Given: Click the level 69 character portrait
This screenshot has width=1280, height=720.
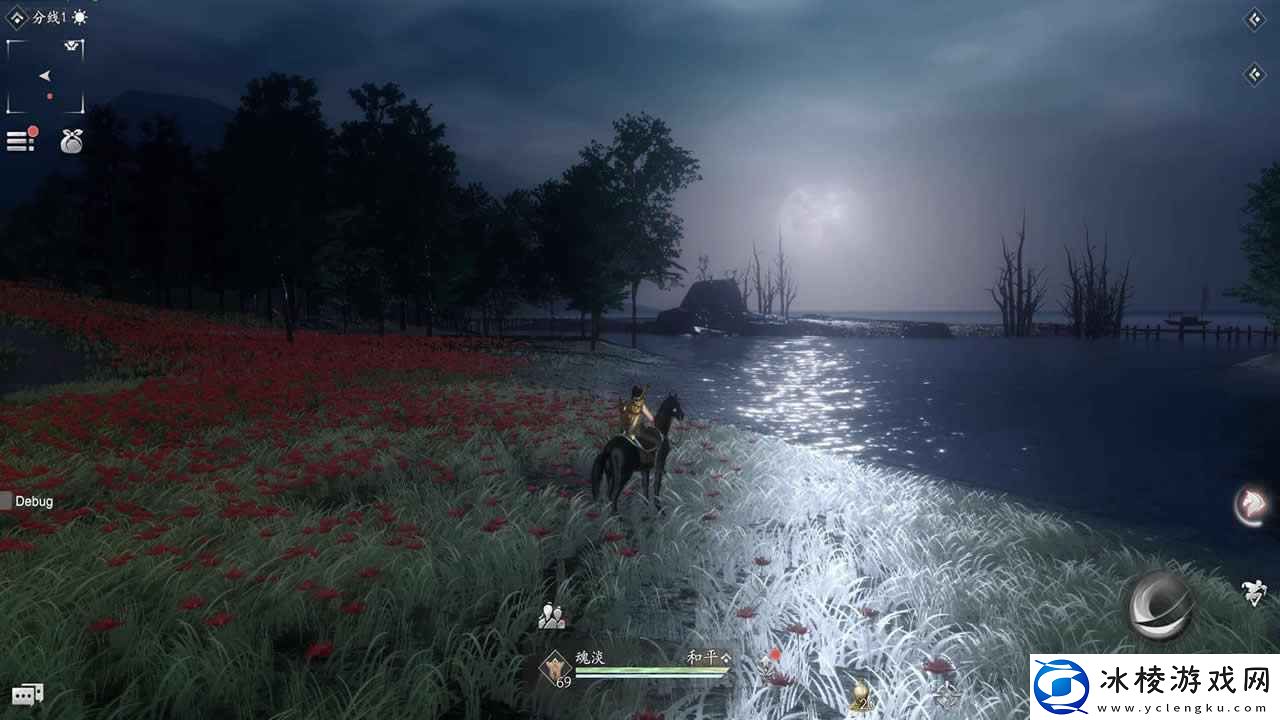Looking at the screenshot, I should pyautogui.click(x=554, y=669).
